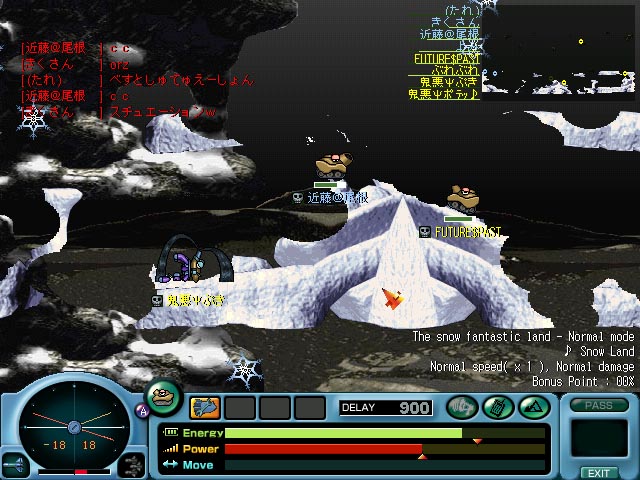Click the speaker icon at the panel corner
Viewport: 640px width, 480px height.
tap(15, 465)
